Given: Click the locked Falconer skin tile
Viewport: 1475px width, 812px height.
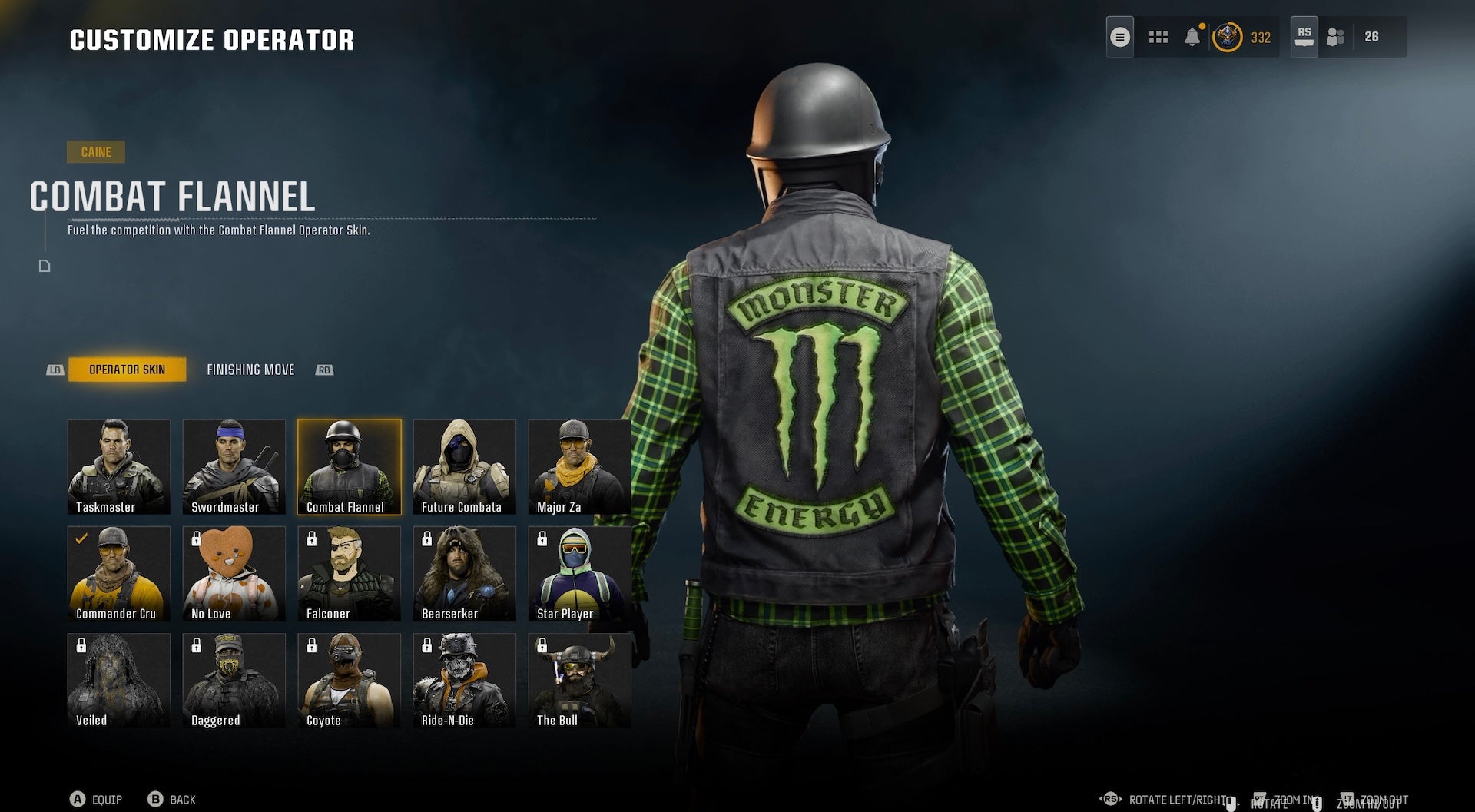Looking at the screenshot, I should coord(350,573).
